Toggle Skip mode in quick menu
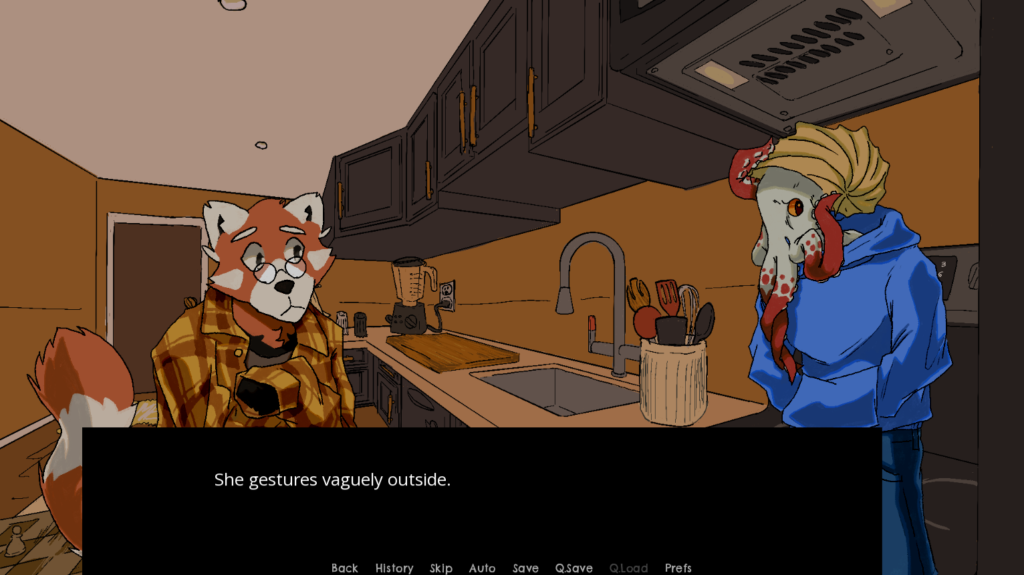This screenshot has width=1024, height=575. [x=441, y=568]
